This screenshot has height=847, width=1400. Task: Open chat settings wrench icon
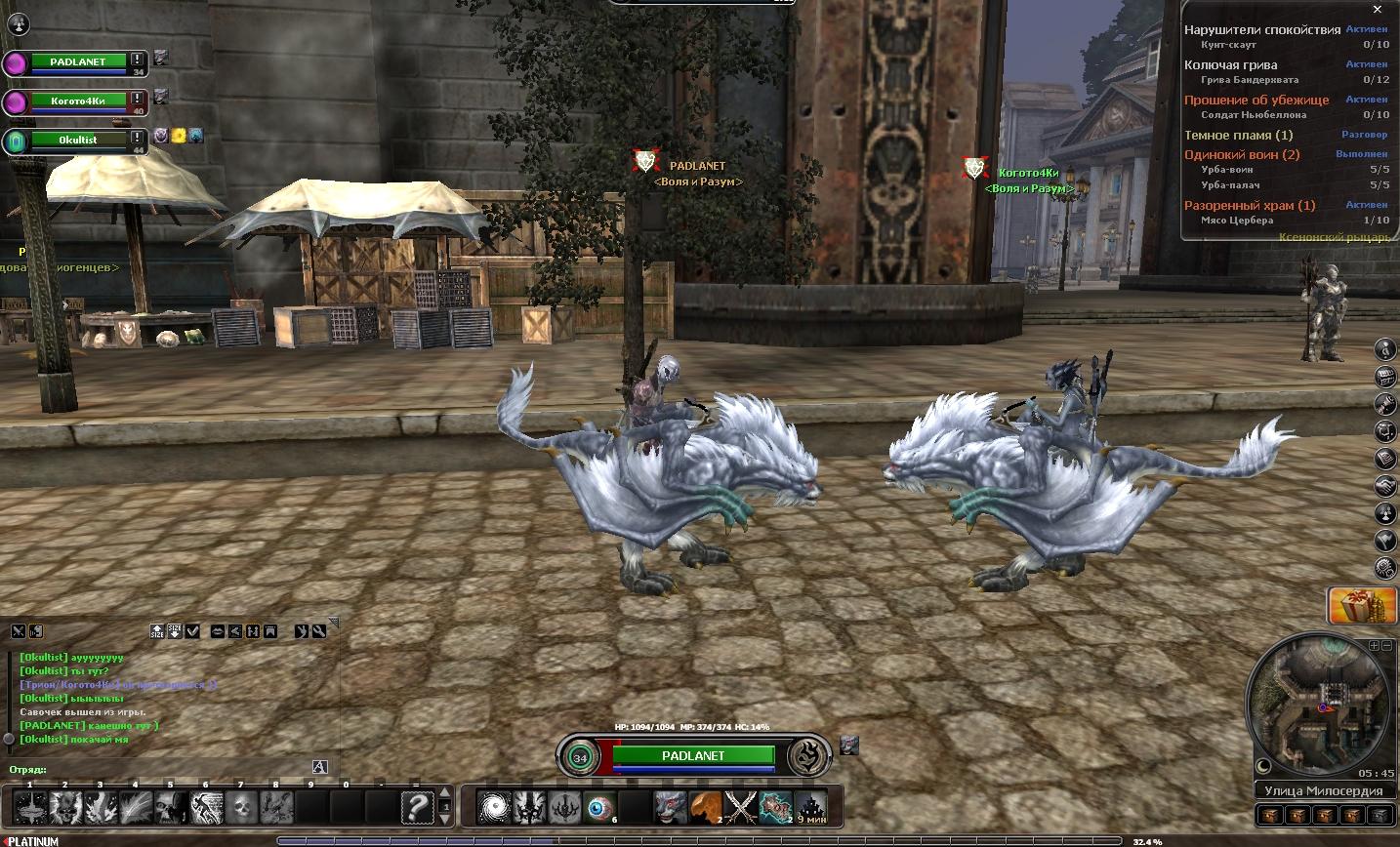[x=319, y=631]
